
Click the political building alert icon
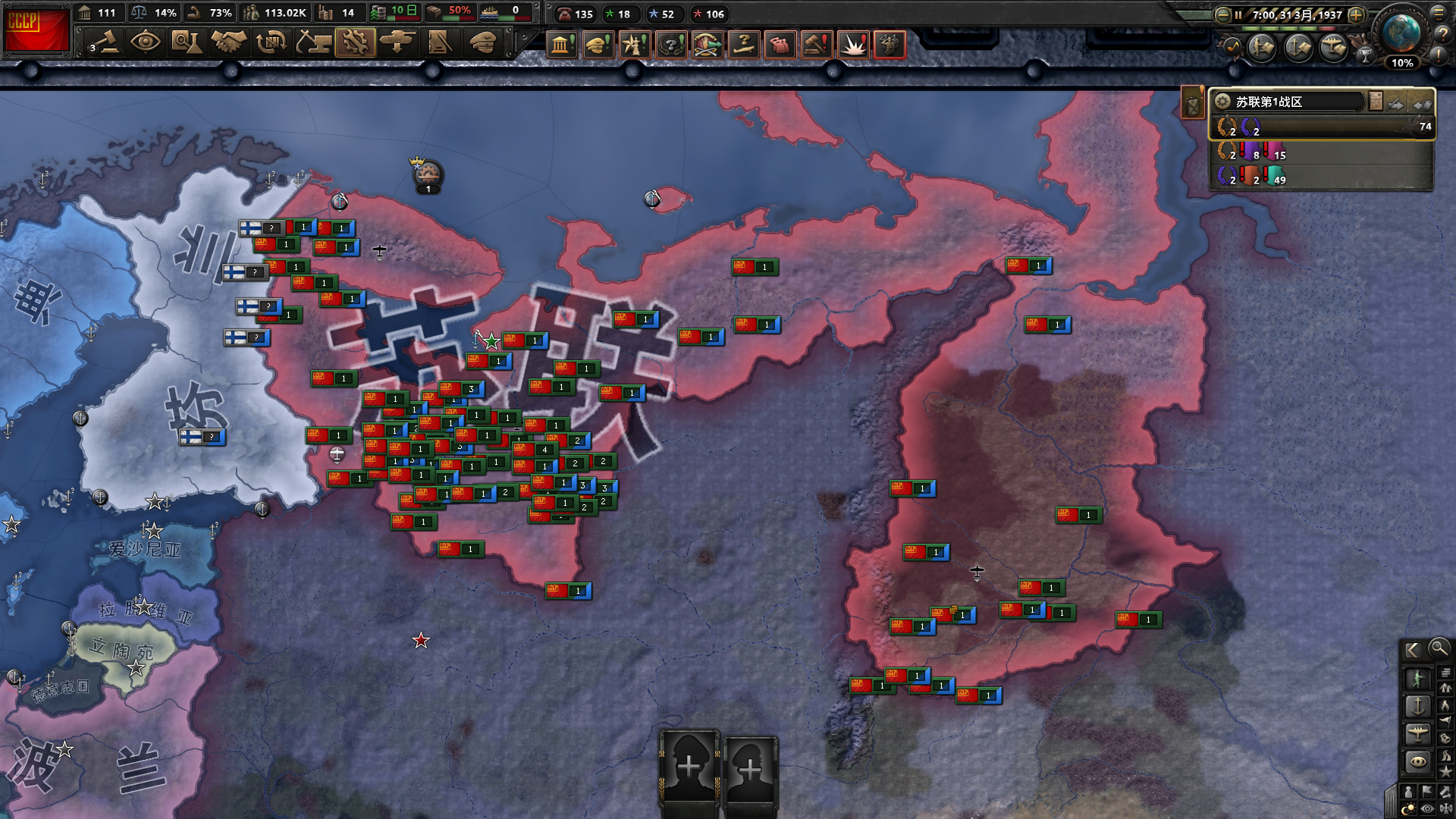coord(561,45)
